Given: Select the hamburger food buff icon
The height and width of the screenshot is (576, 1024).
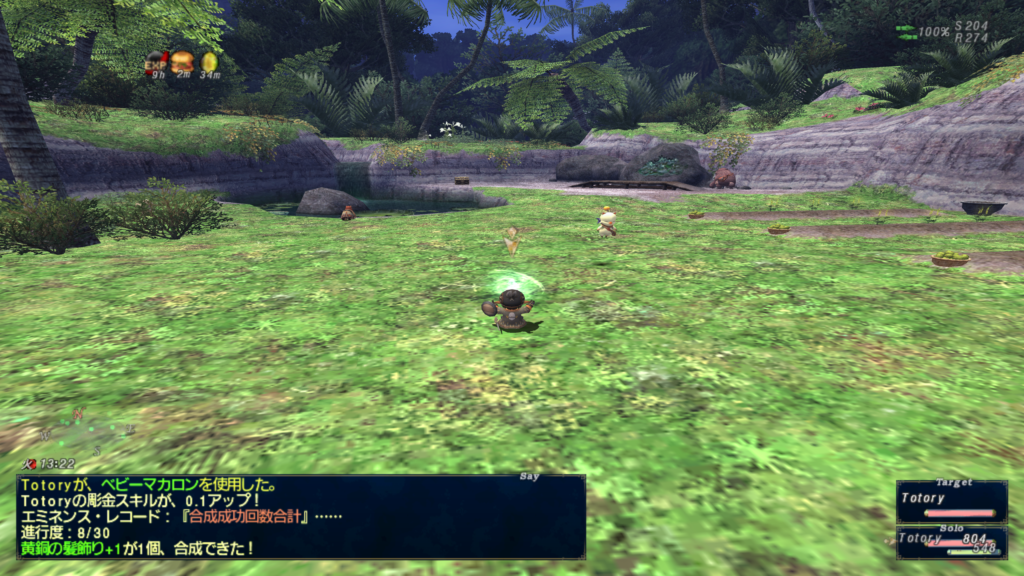Looking at the screenshot, I should [182, 61].
